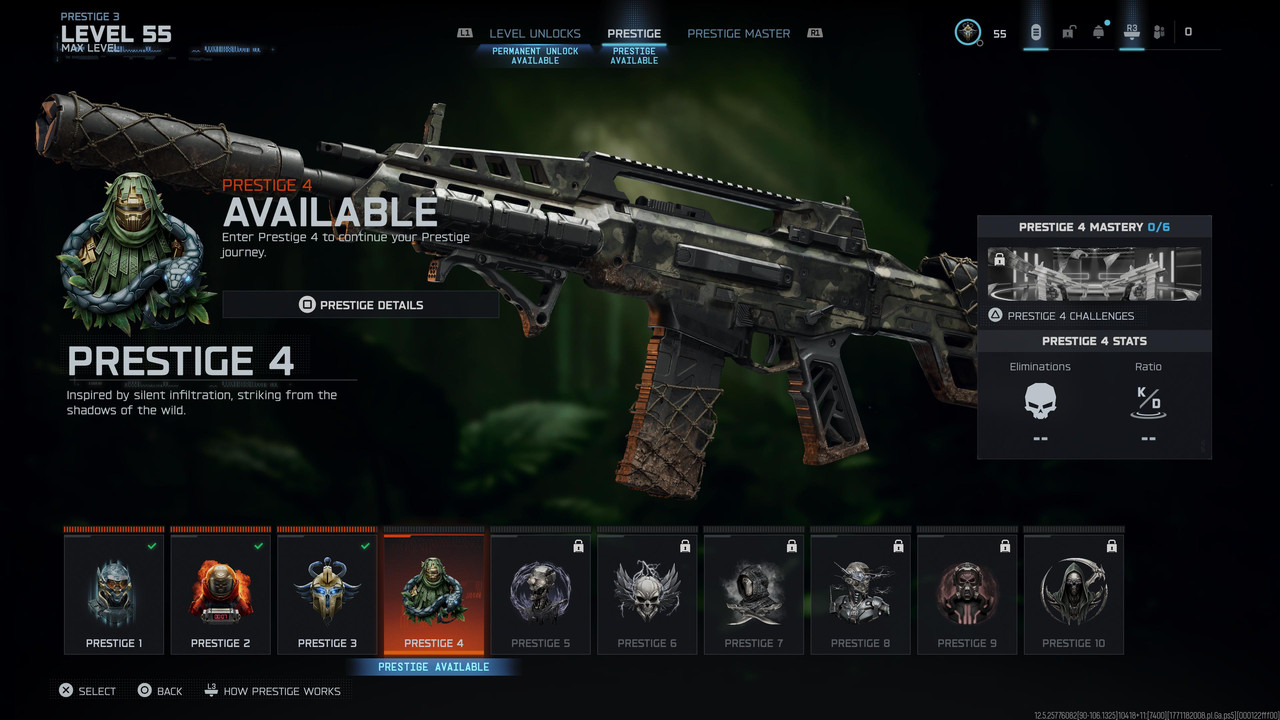Select the locked Prestige 9 tile
The width and height of the screenshot is (1280, 720).
pos(967,595)
